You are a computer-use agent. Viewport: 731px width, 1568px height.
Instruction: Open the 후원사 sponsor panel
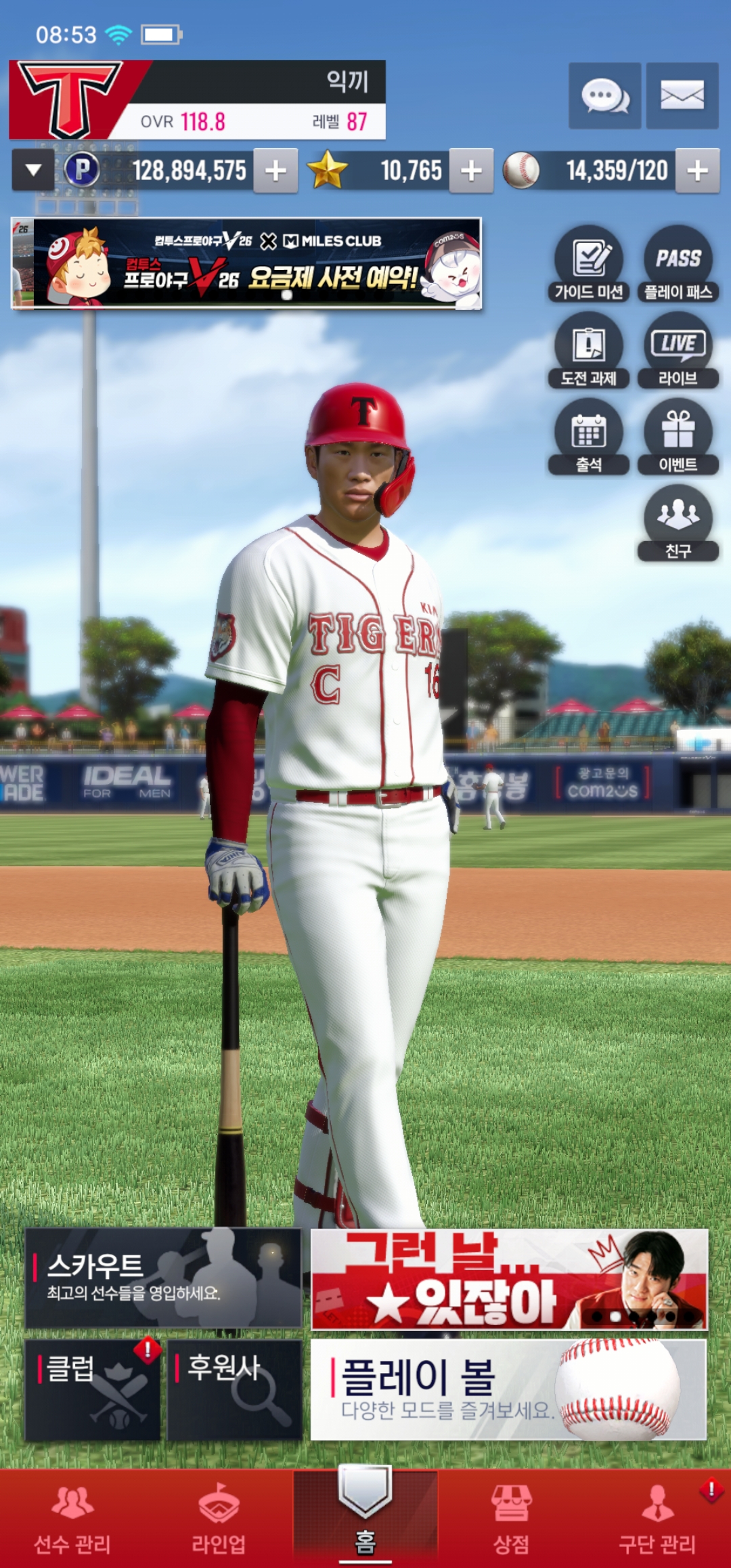coord(234,1390)
